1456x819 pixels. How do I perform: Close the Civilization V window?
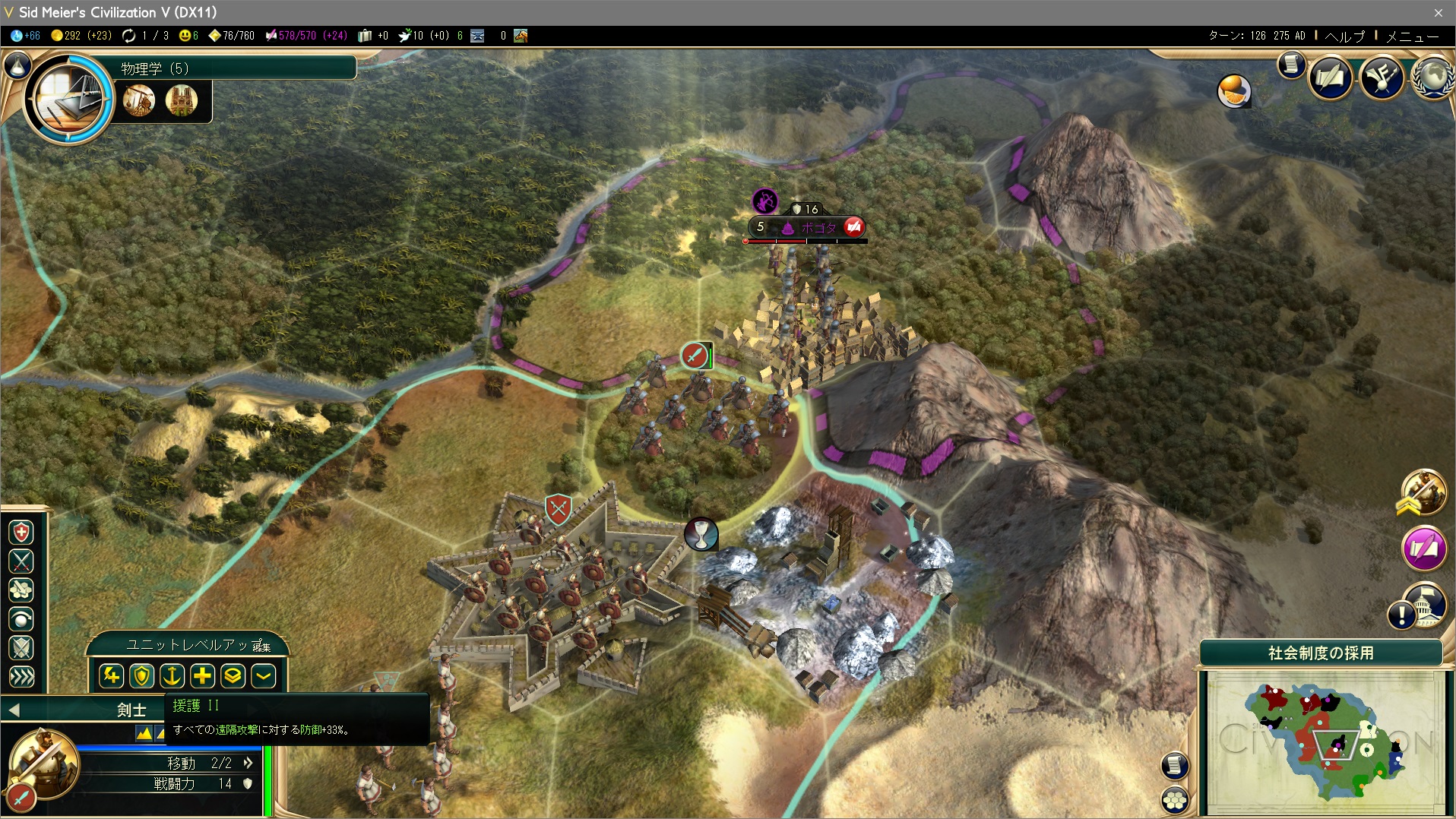click(x=1438, y=12)
